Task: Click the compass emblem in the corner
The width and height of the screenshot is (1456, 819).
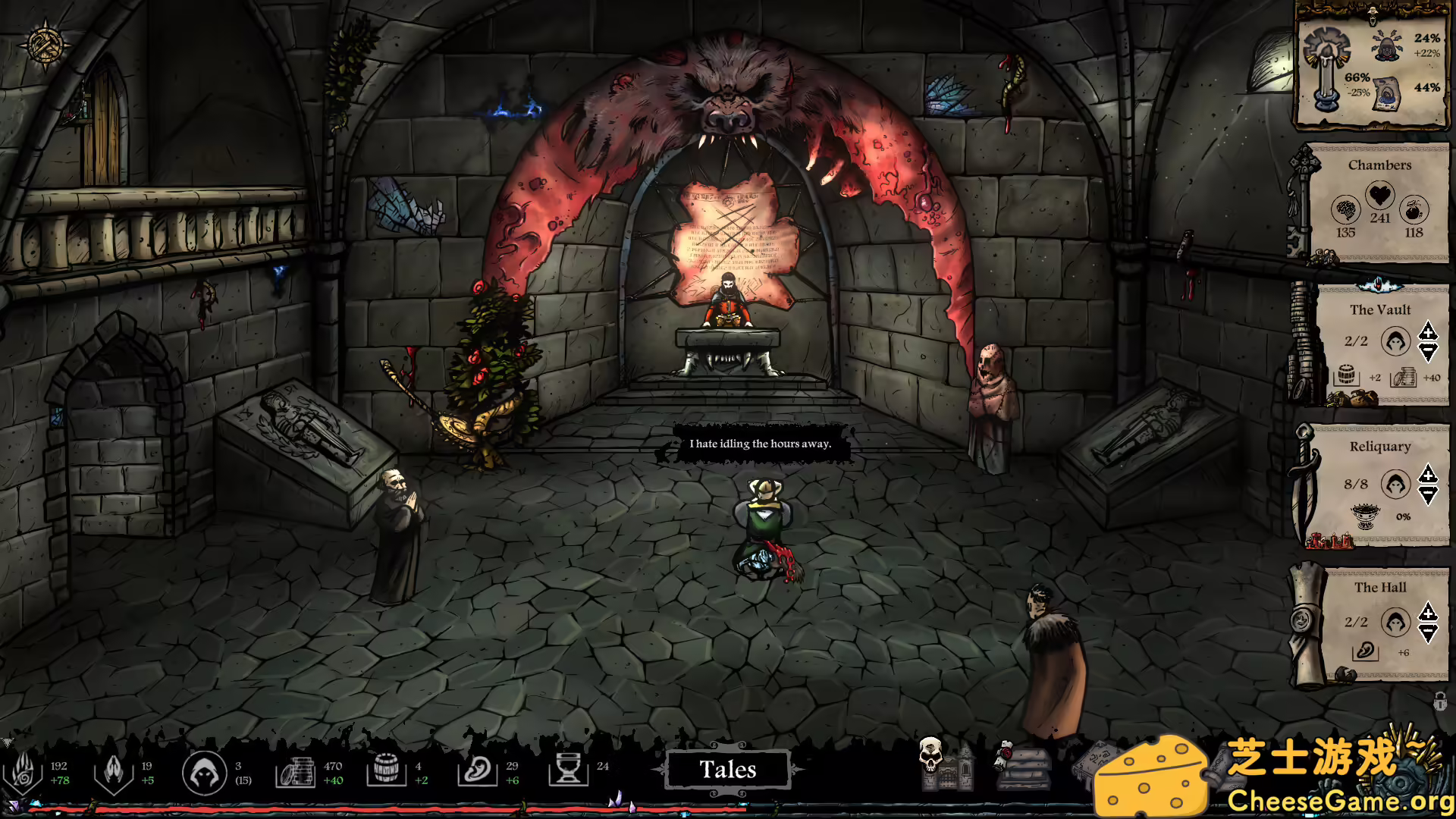Action: pyautogui.click(x=44, y=44)
